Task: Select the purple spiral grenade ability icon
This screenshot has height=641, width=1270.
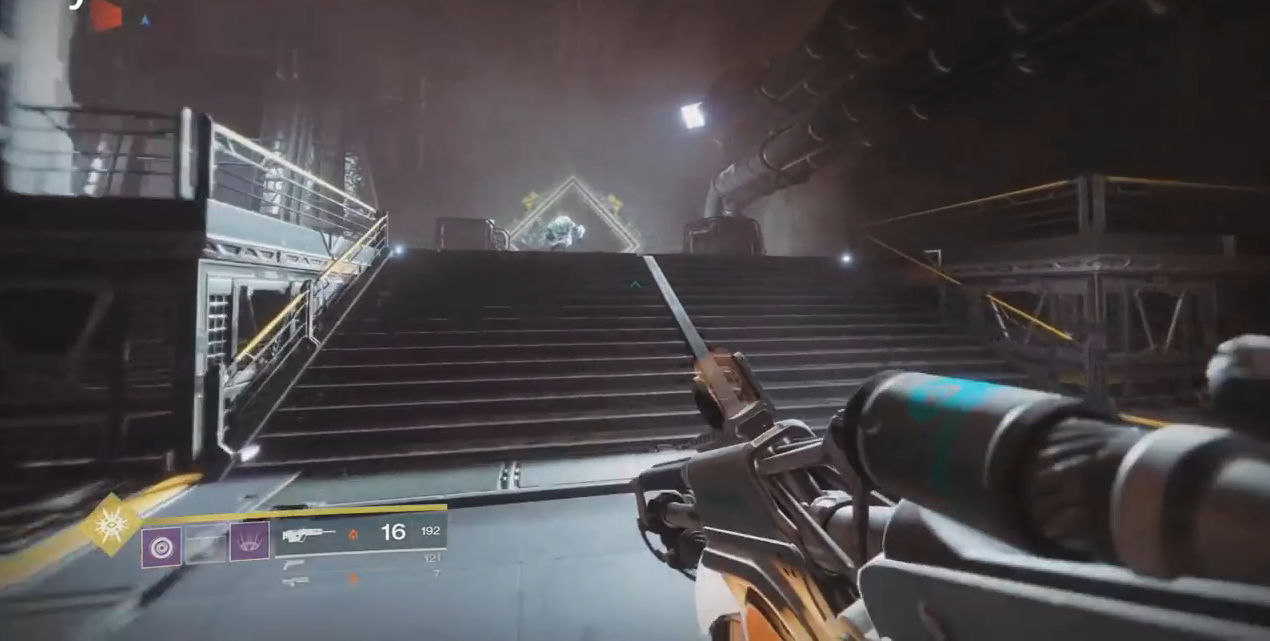Action: (x=161, y=548)
